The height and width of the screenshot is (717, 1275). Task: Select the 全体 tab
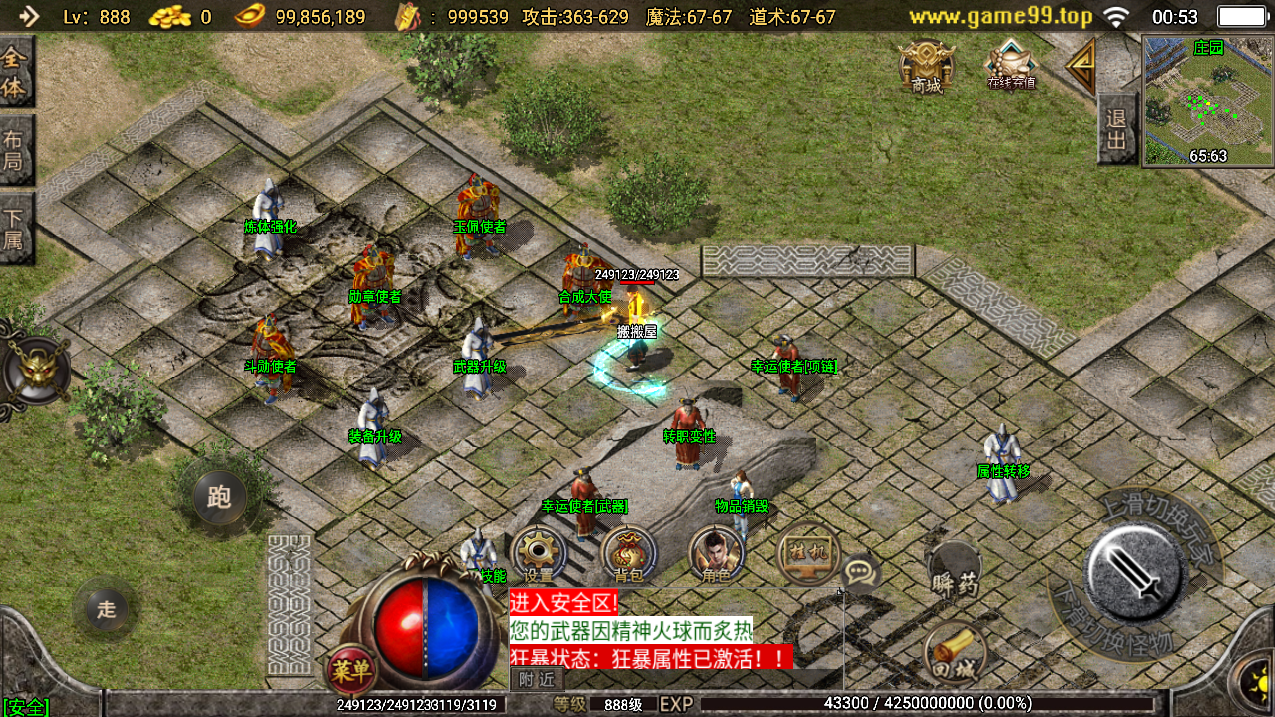[15, 72]
